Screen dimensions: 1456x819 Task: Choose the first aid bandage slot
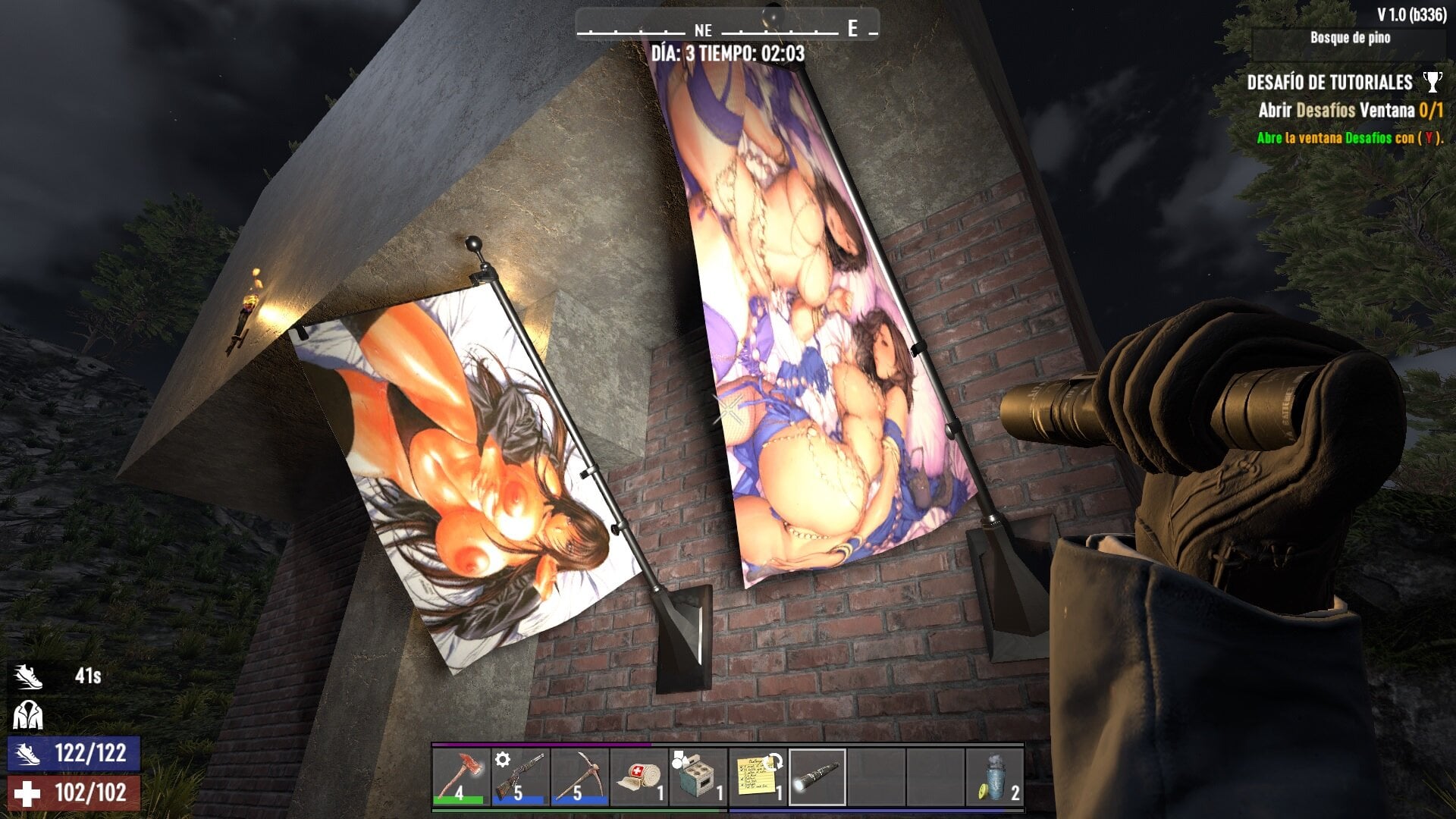point(639,777)
